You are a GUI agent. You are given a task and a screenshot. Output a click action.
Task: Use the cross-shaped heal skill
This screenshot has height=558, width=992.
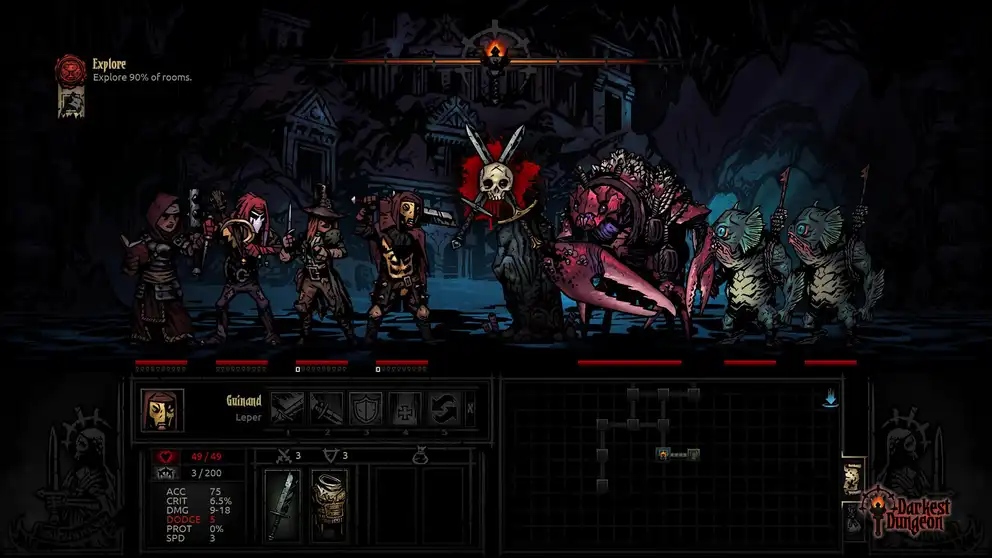click(x=404, y=408)
